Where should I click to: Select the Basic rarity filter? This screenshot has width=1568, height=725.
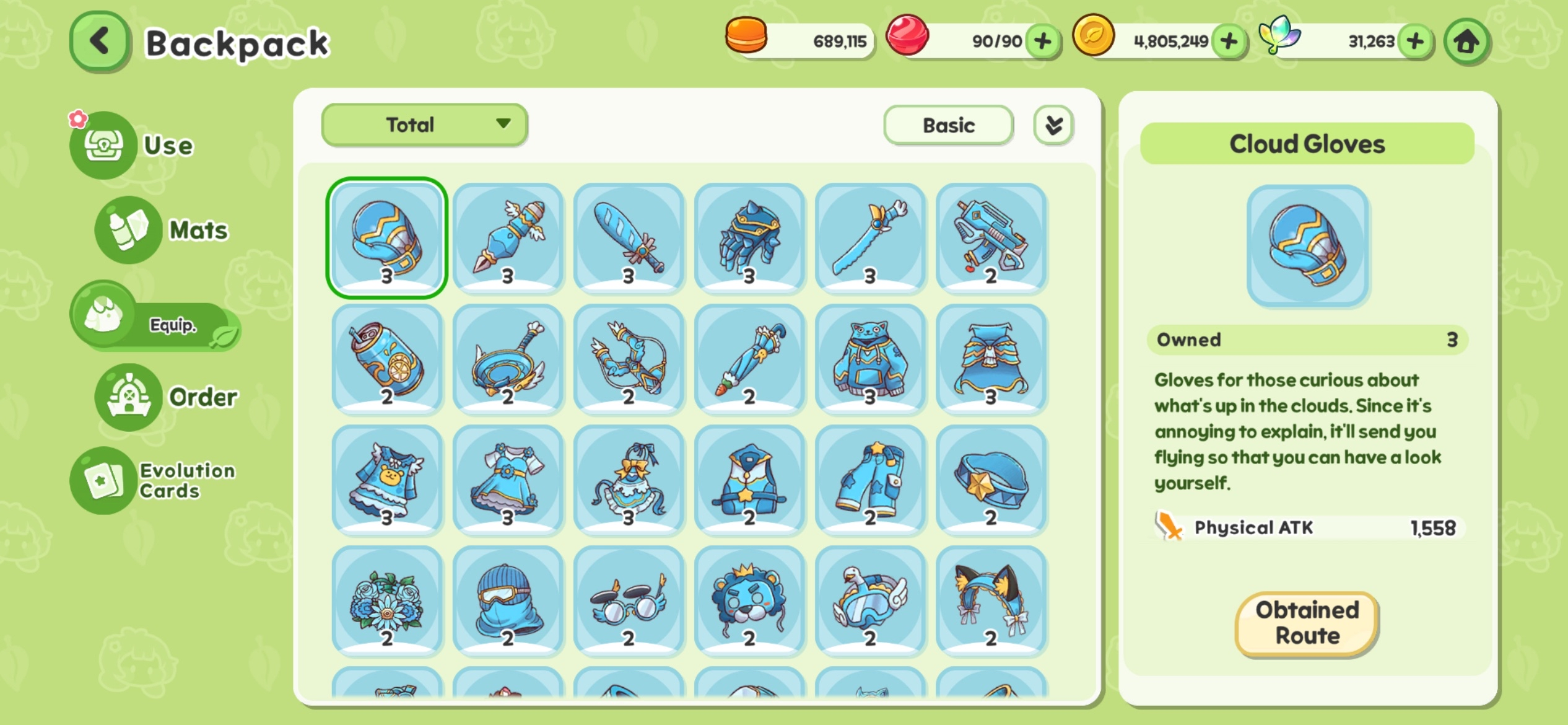pos(948,125)
